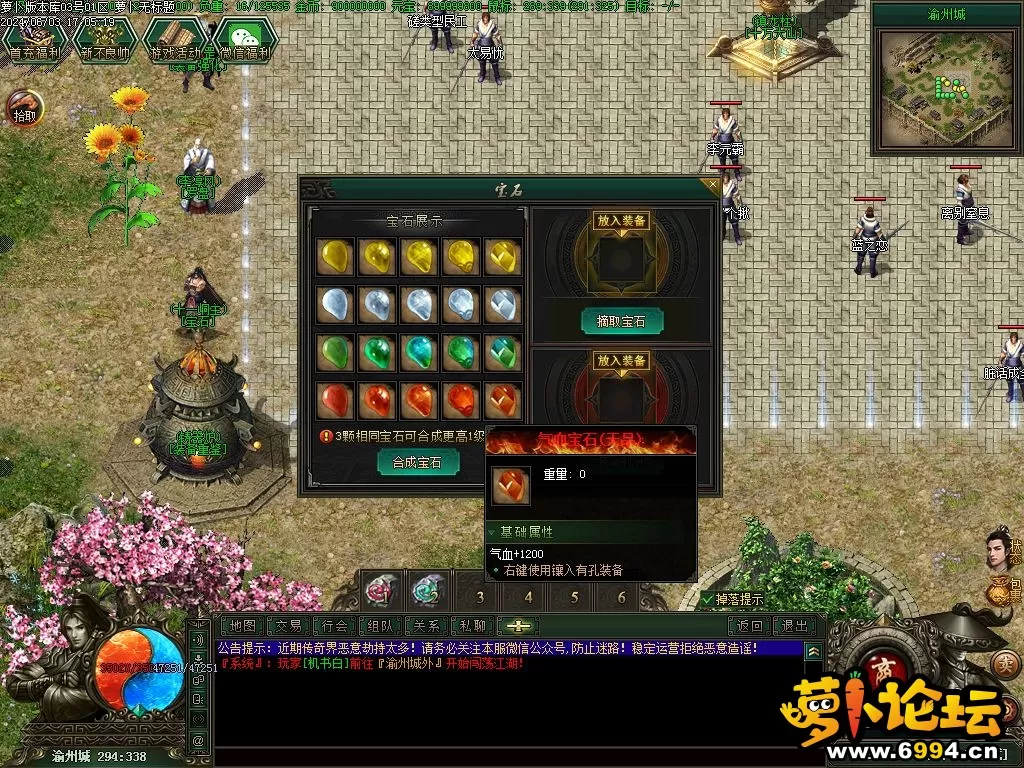
Task: Open the 新不良帅 icon
Action: [x=106, y=42]
